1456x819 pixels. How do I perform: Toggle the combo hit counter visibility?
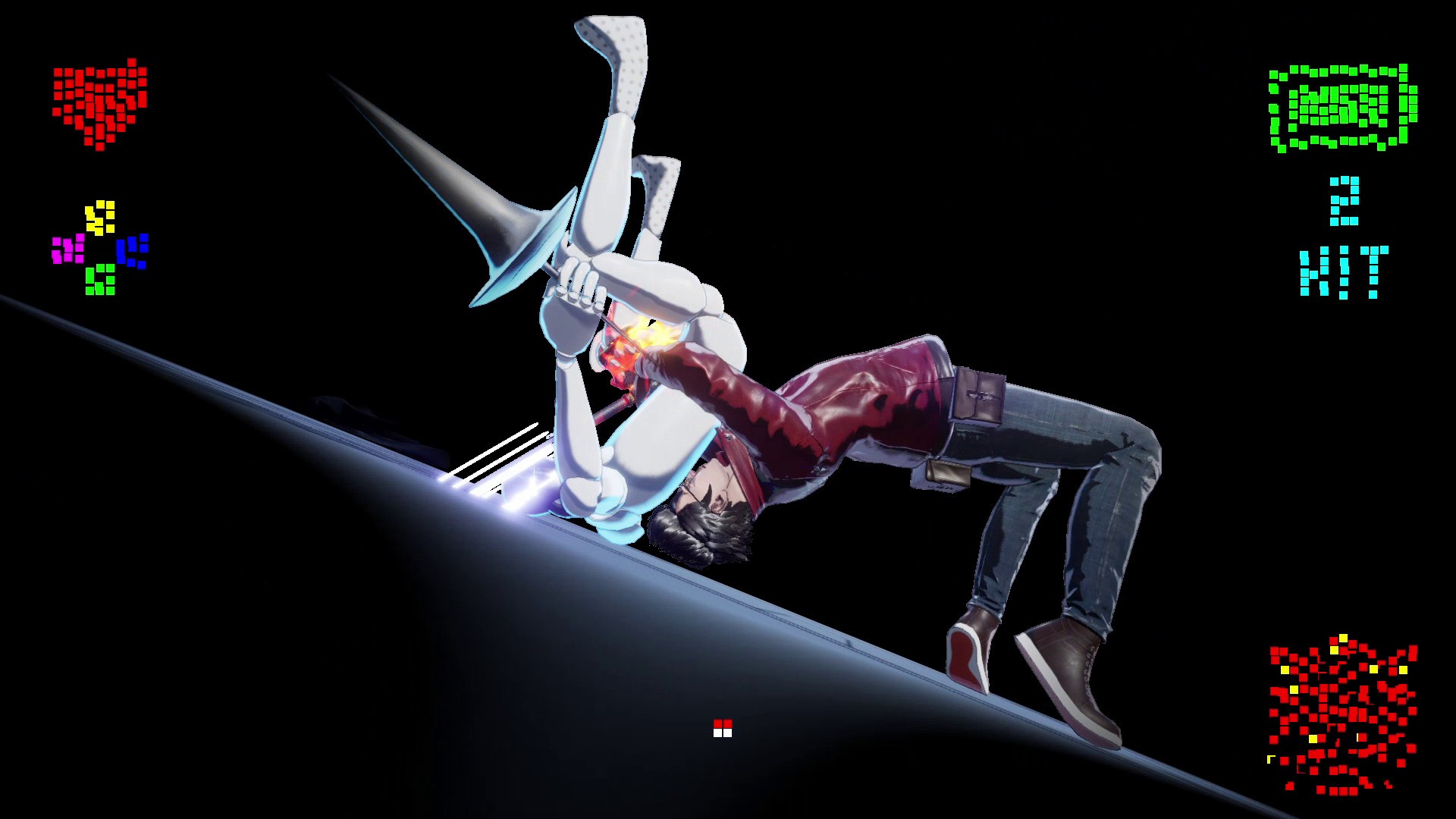point(1342,235)
